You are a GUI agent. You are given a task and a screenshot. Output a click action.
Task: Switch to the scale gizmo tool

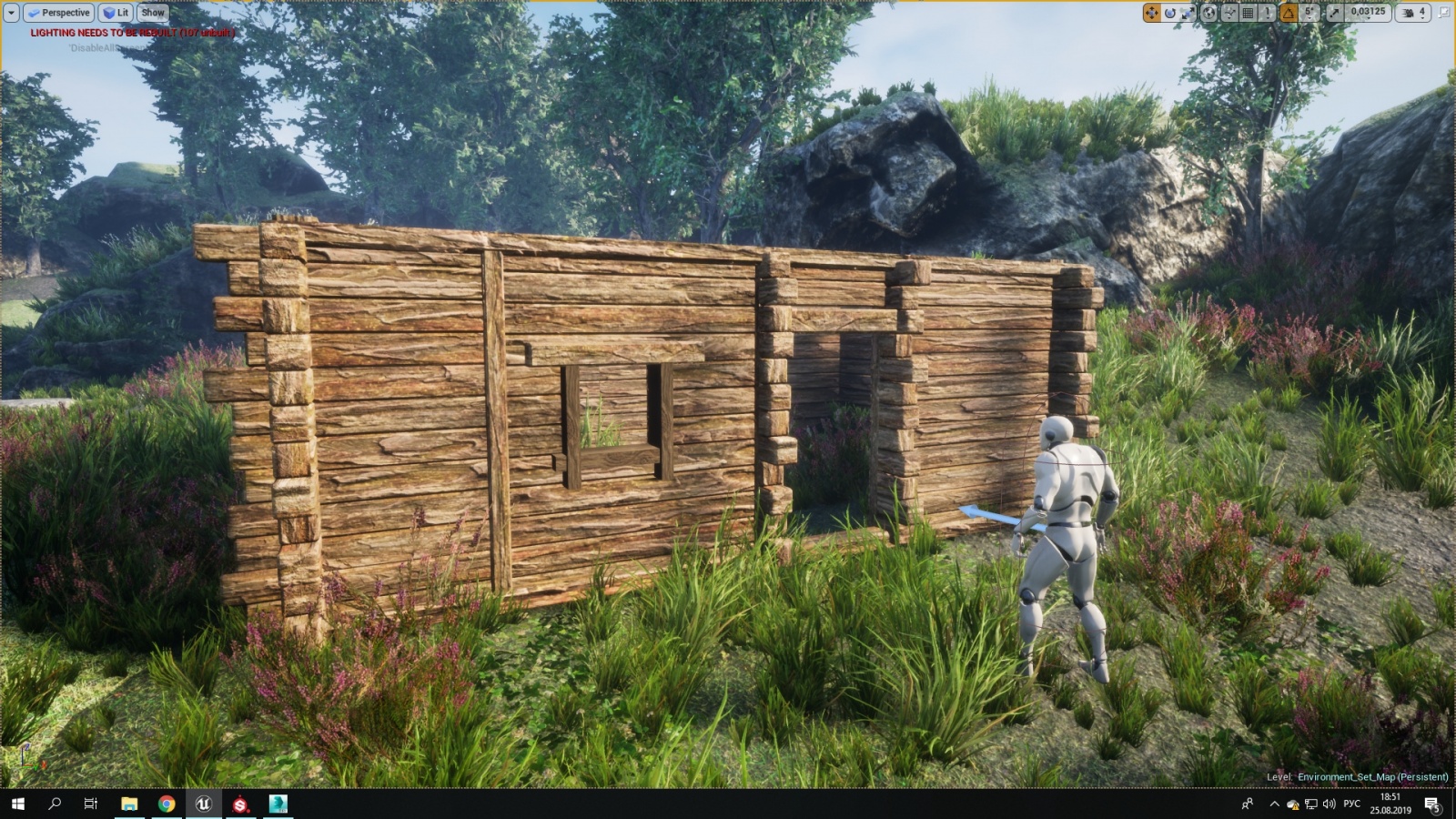point(1188,13)
